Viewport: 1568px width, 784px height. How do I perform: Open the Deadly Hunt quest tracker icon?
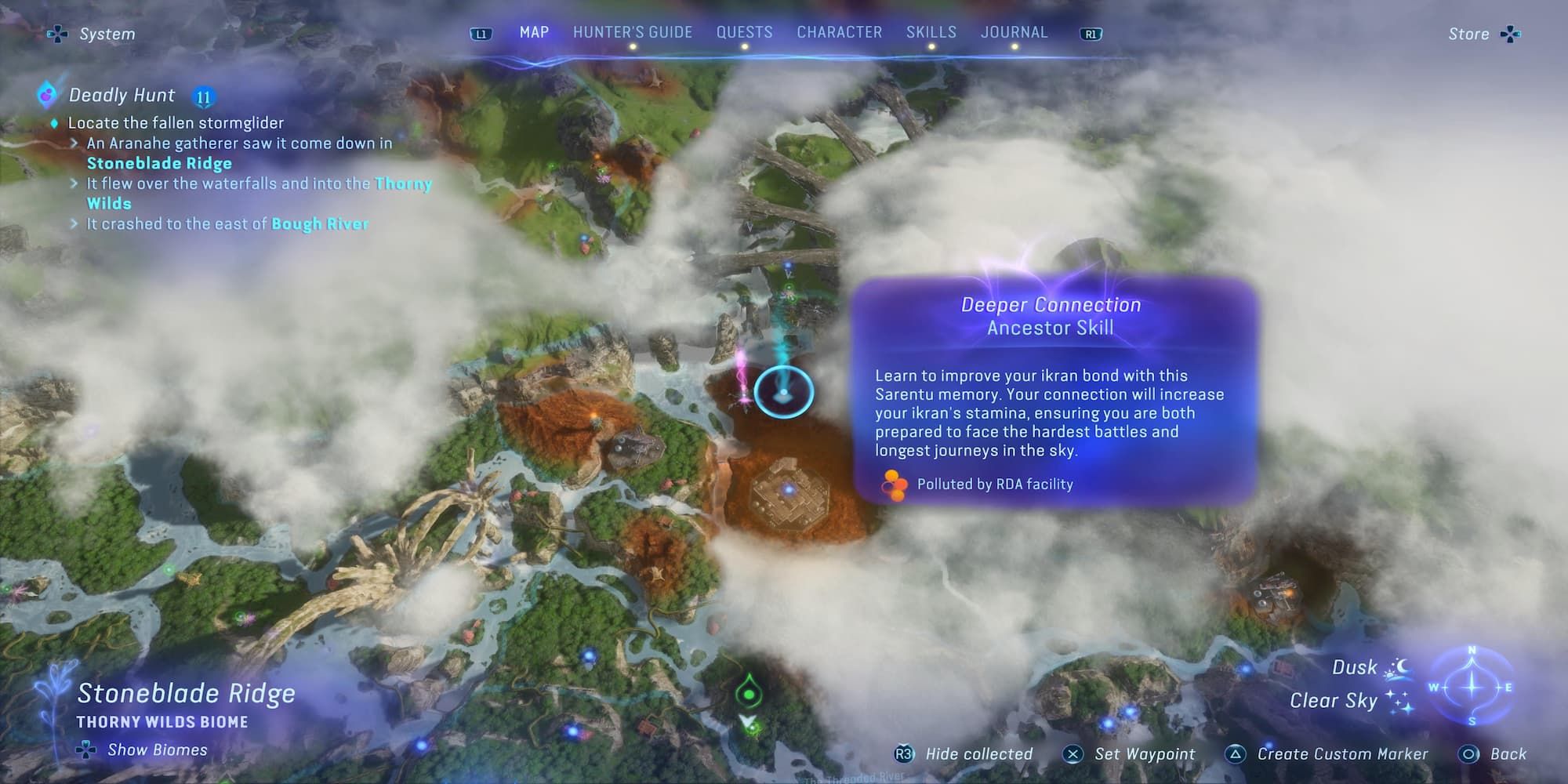[45, 94]
